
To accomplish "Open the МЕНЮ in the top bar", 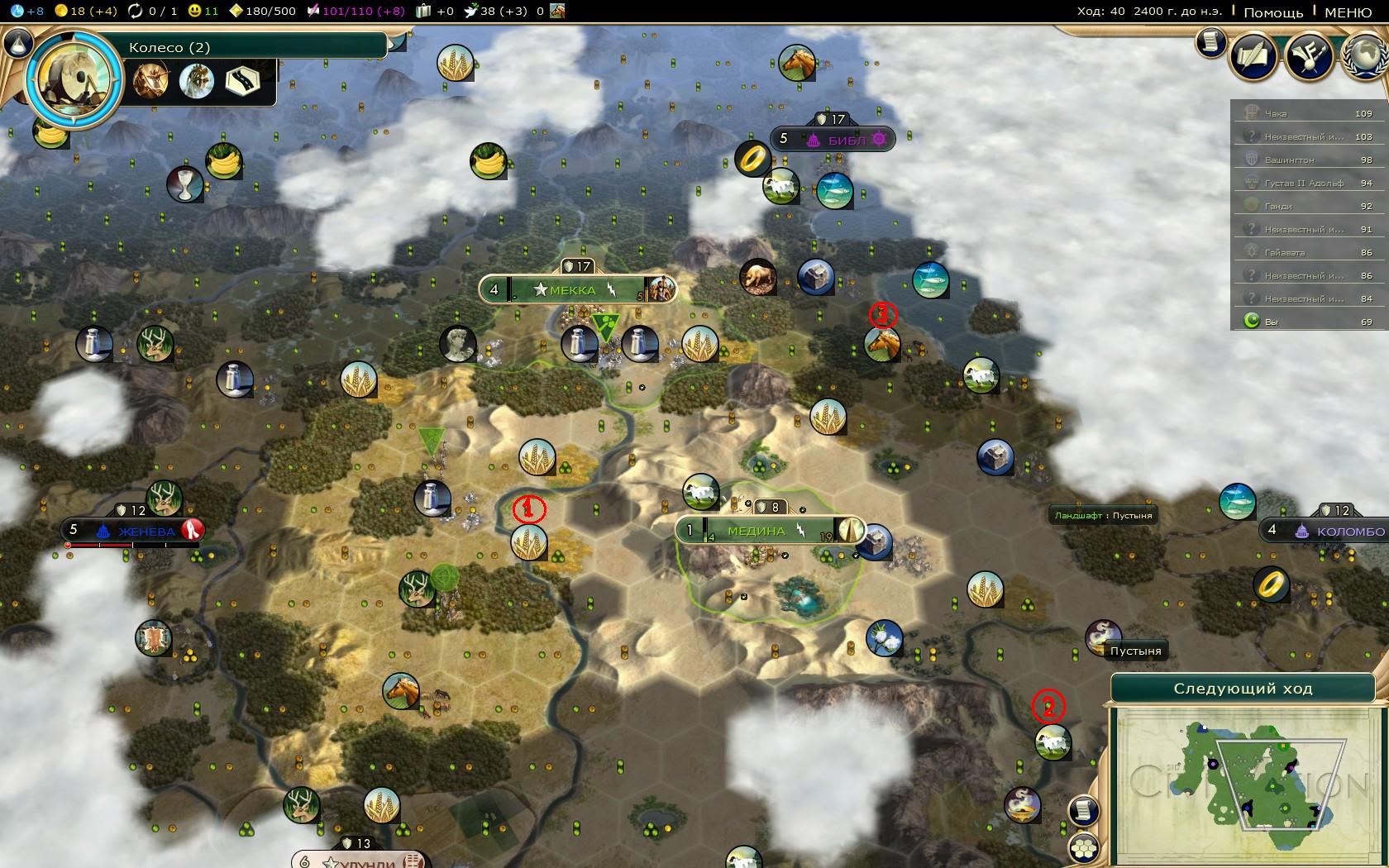I will click(x=1348, y=12).
